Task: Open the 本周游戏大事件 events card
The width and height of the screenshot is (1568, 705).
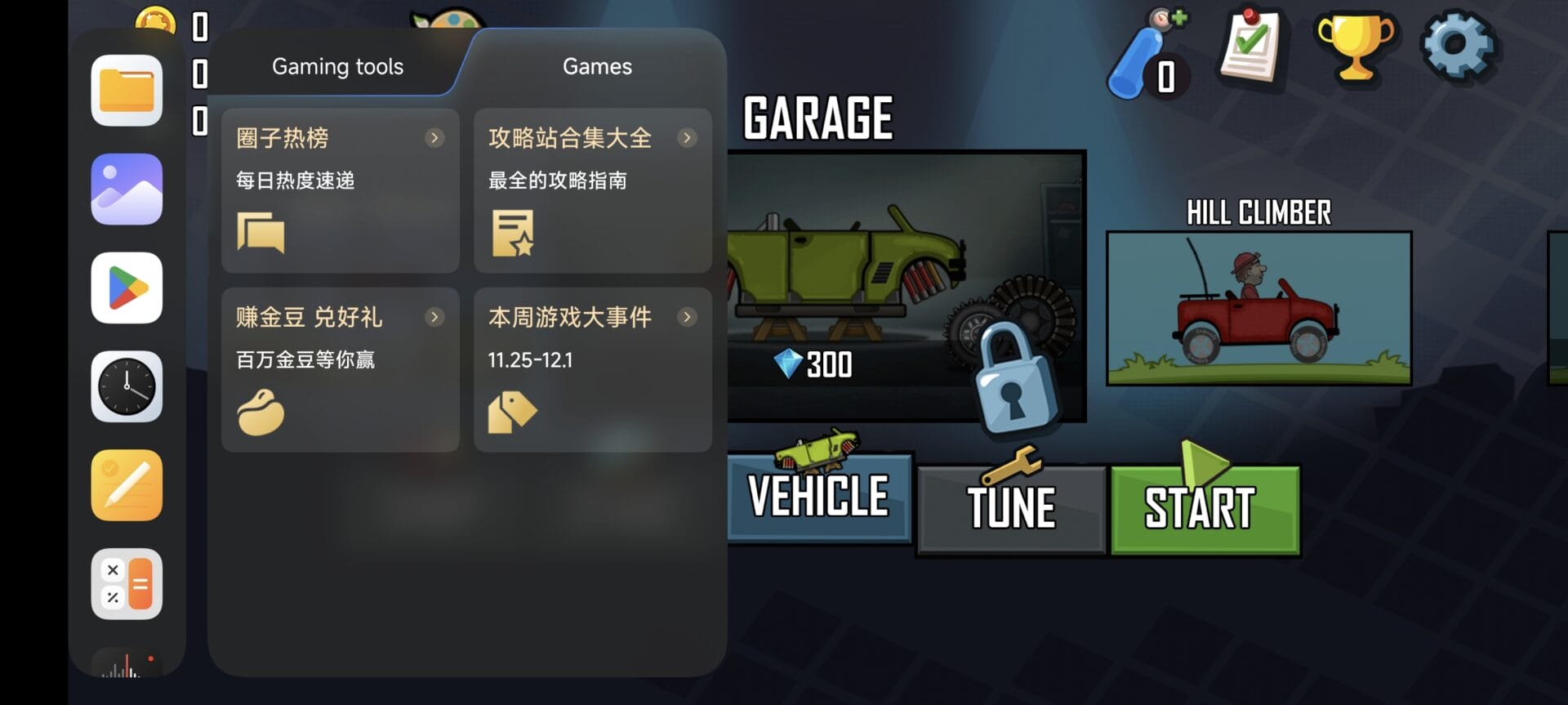Action: coord(592,369)
